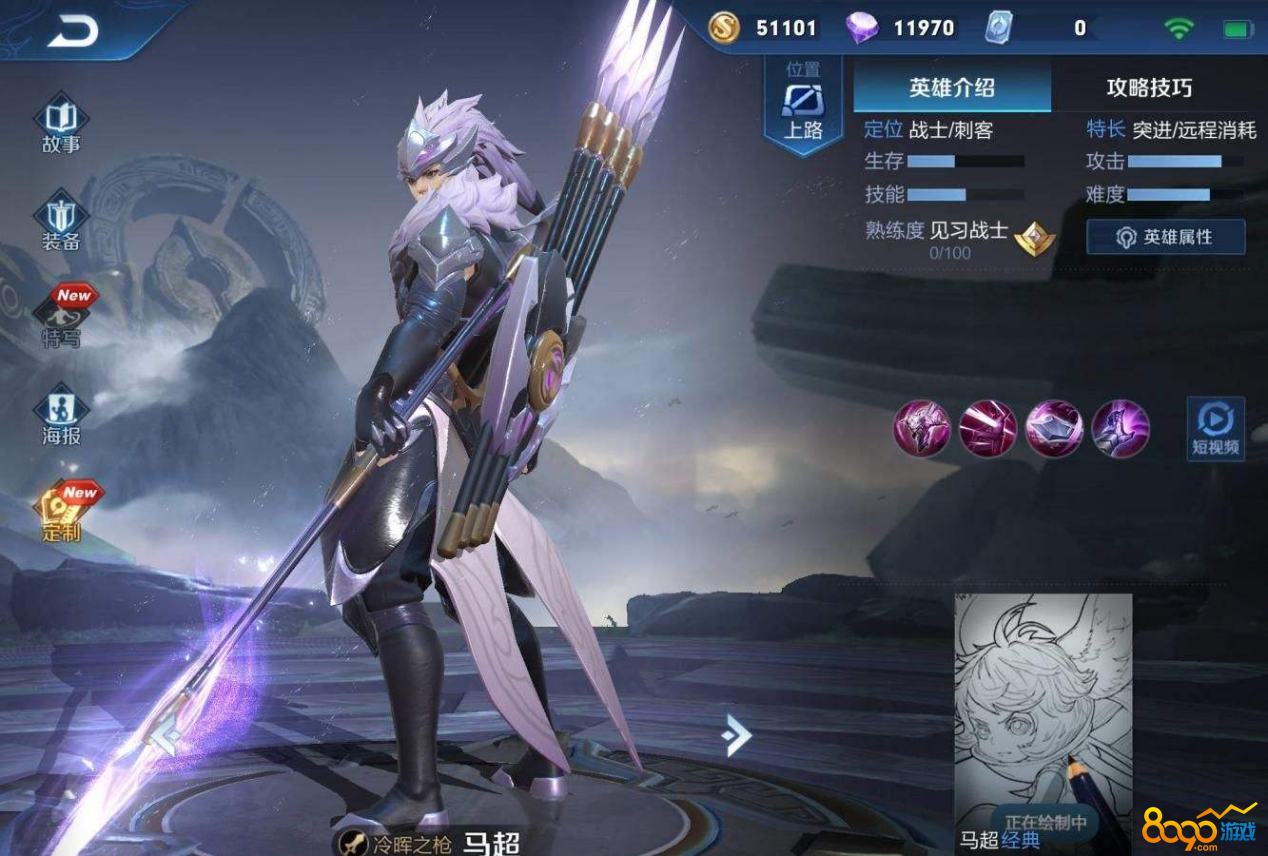Image resolution: width=1268 pixels, height=856 pixels.
Task: Switch to the 攻略技巧 tab
Action: click(x=1149, y=87)
